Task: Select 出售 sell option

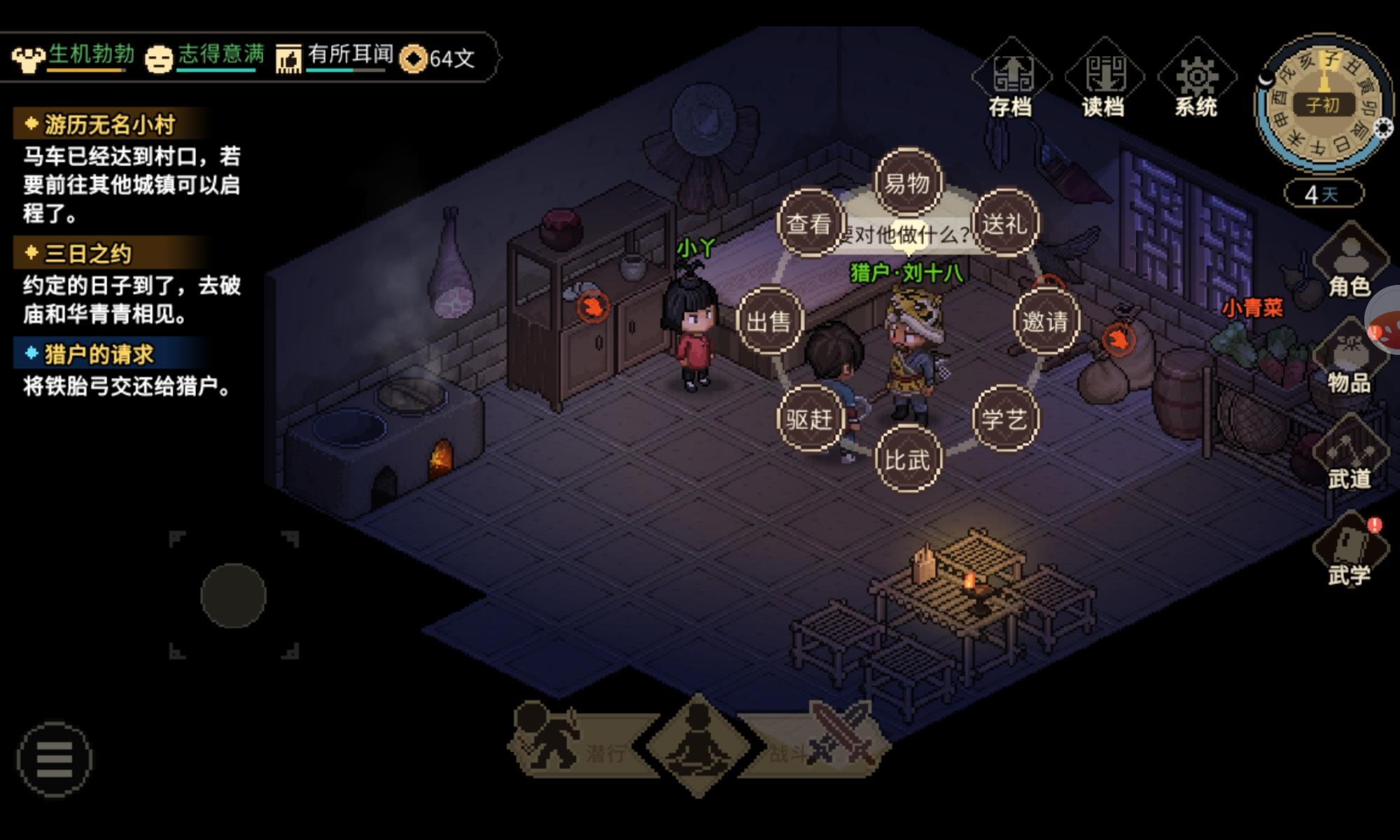Action: pos(769,321)
